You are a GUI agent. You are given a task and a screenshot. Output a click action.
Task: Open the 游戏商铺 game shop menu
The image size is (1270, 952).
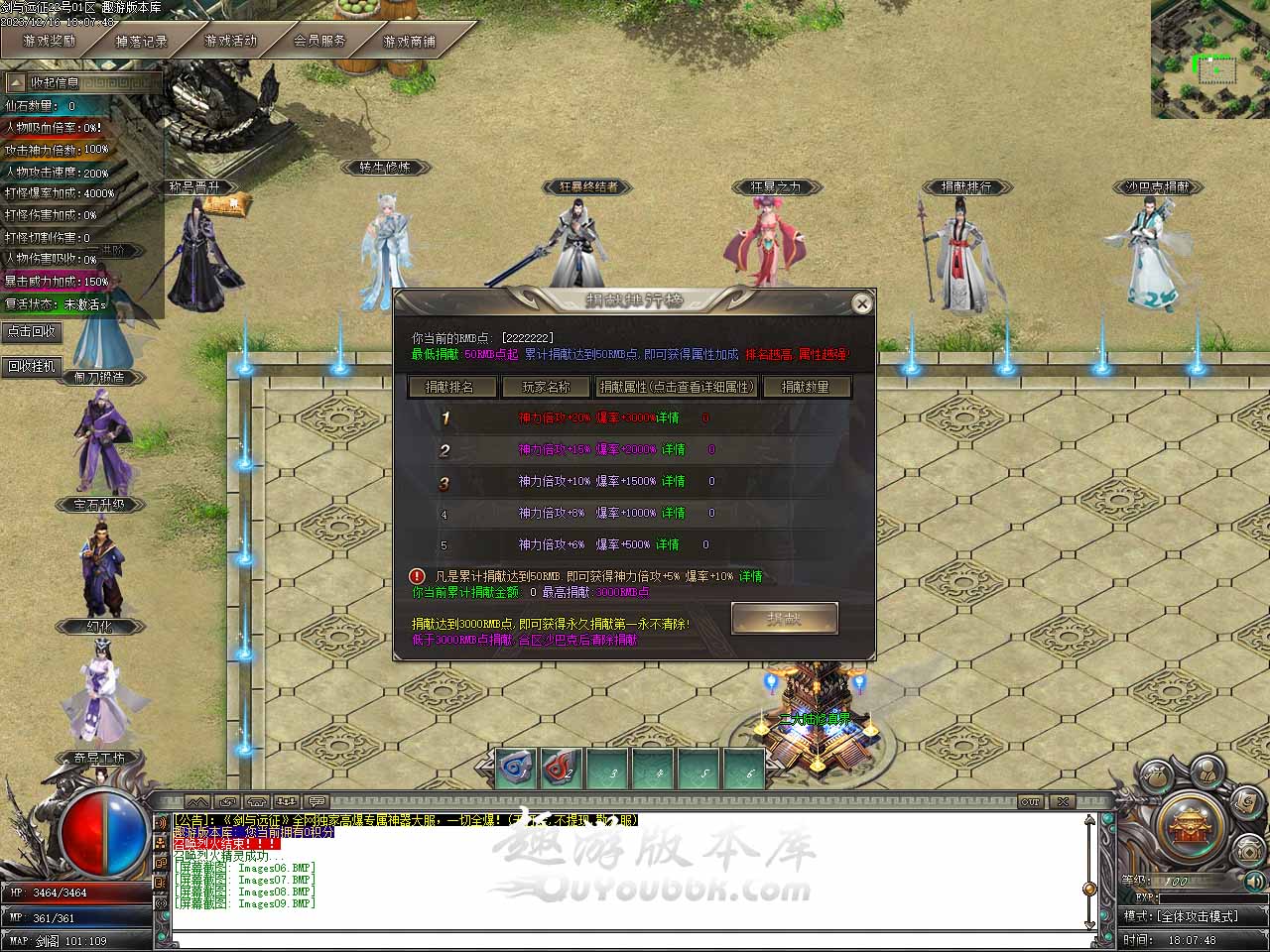coord(409,42)
